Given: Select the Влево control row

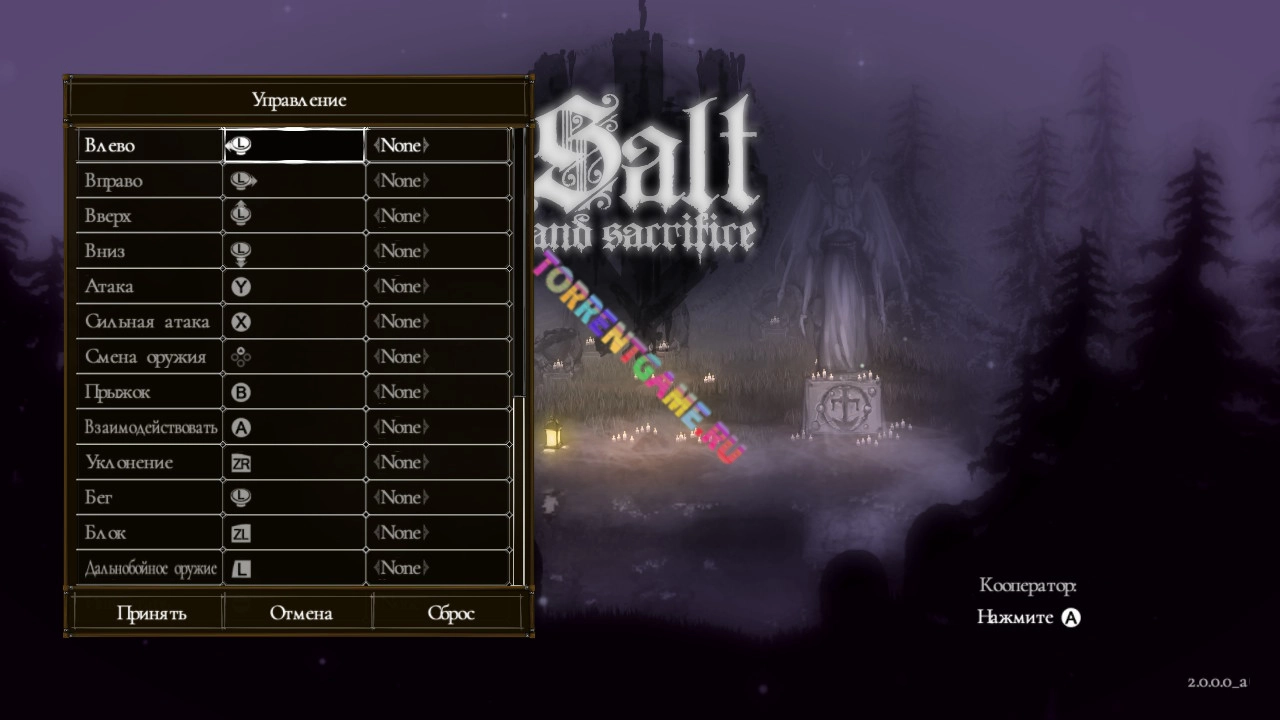Looking at the screenshot, I should pyautogui.click(x=150, y=146).
